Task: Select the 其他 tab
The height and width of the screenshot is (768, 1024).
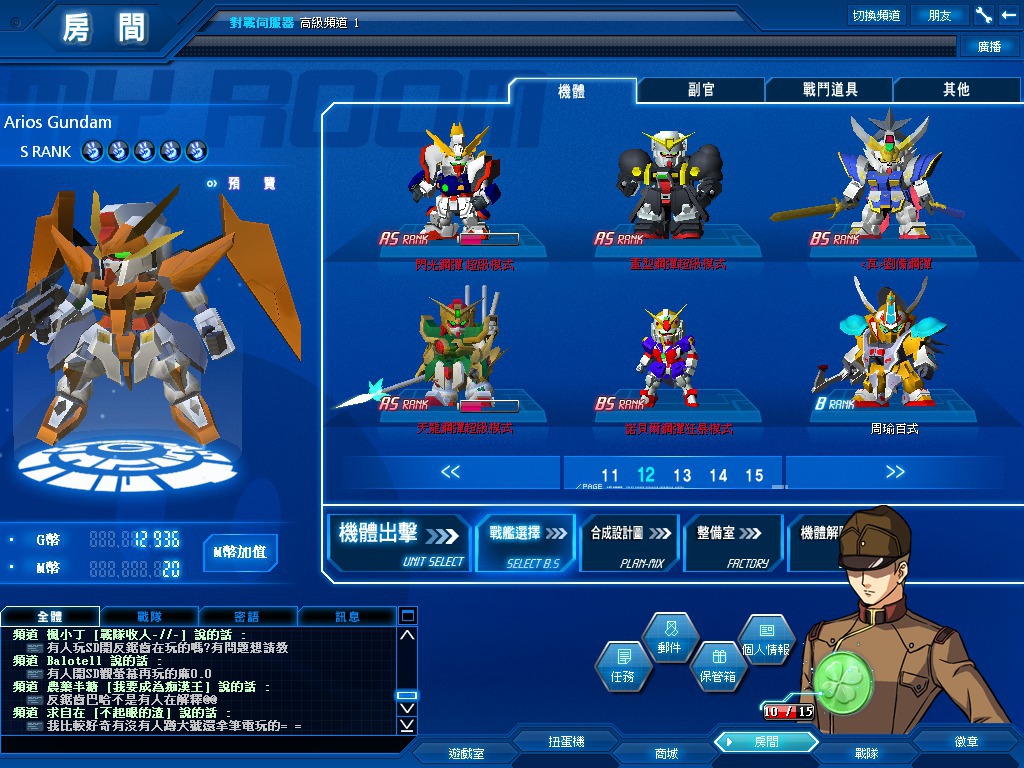Action: point(955,90)
